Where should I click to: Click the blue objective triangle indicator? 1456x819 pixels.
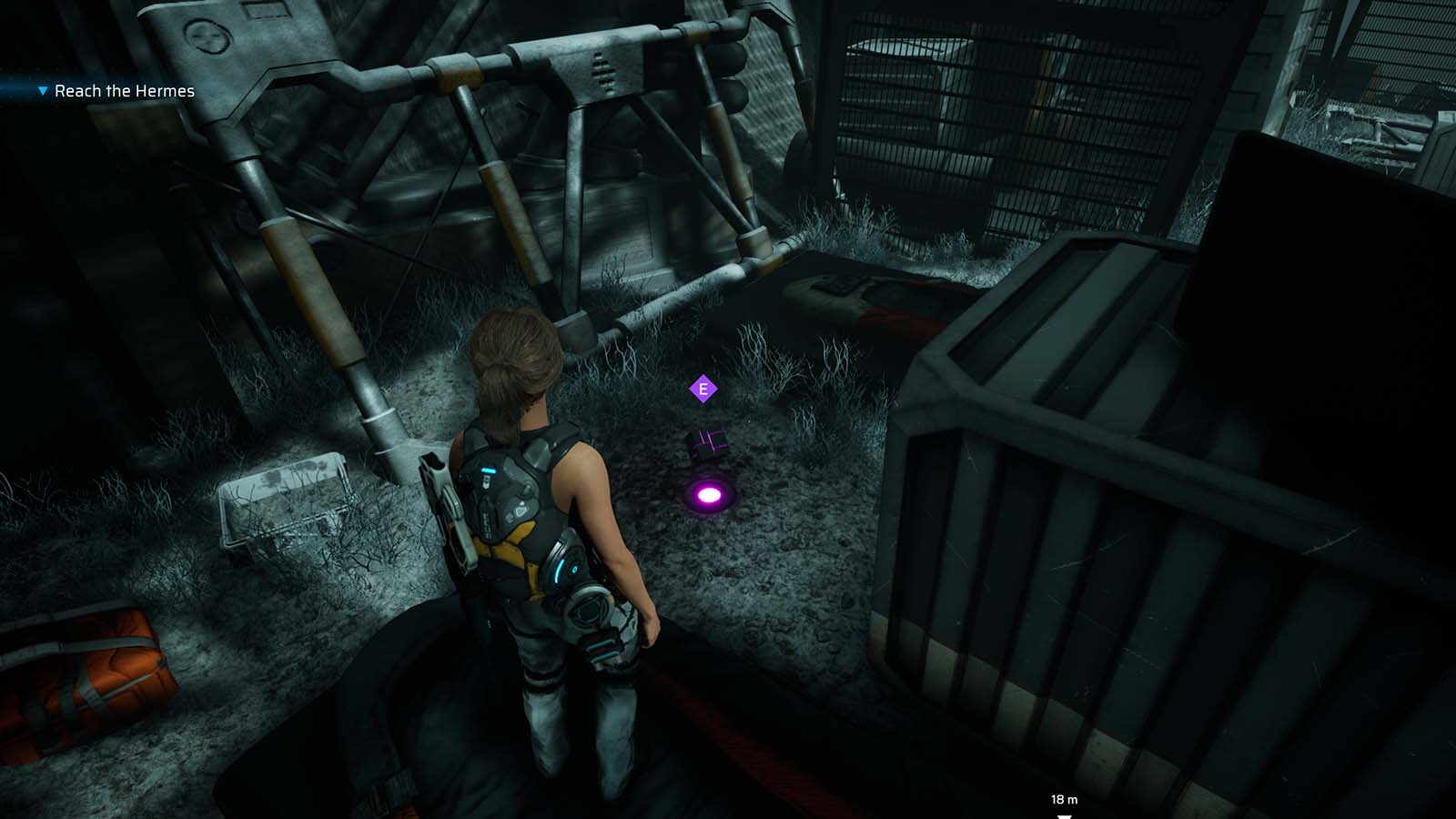42,91
